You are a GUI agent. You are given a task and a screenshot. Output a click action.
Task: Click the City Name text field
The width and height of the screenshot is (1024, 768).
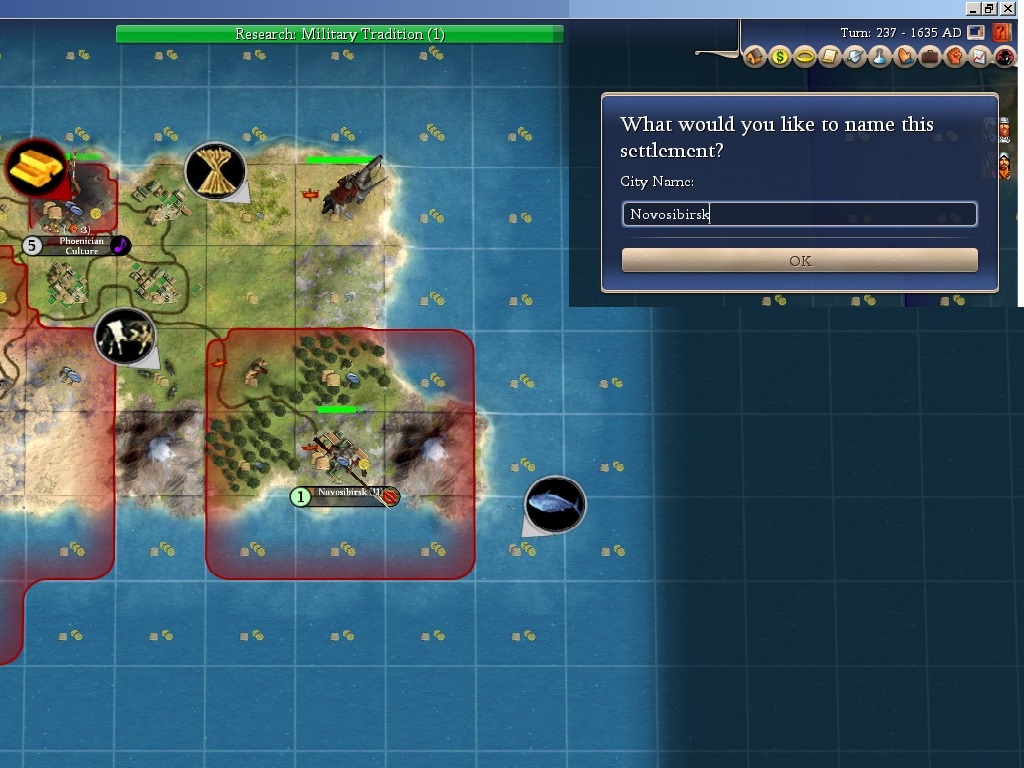tap(799, 214)
